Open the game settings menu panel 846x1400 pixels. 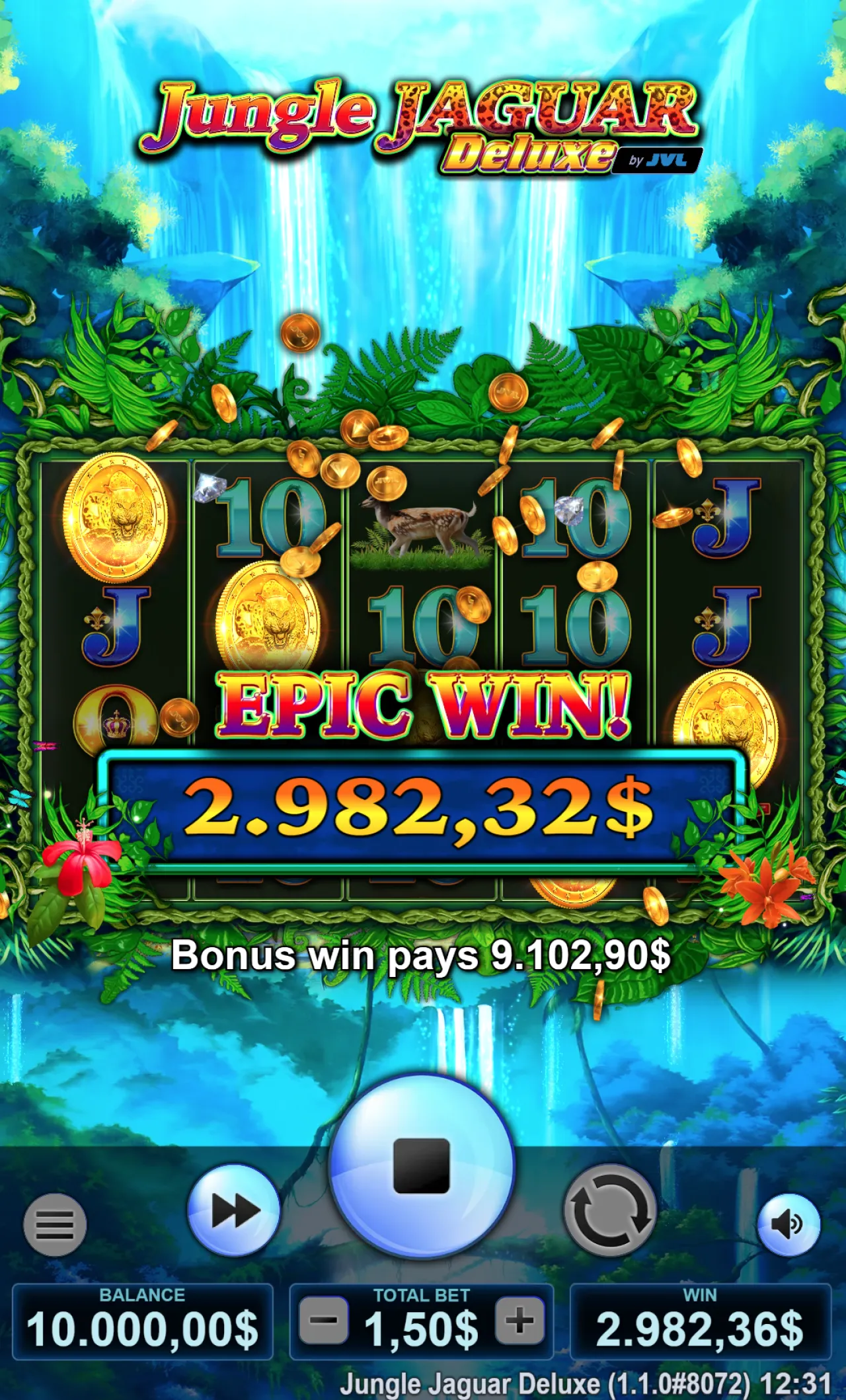tap(56, 1226)
